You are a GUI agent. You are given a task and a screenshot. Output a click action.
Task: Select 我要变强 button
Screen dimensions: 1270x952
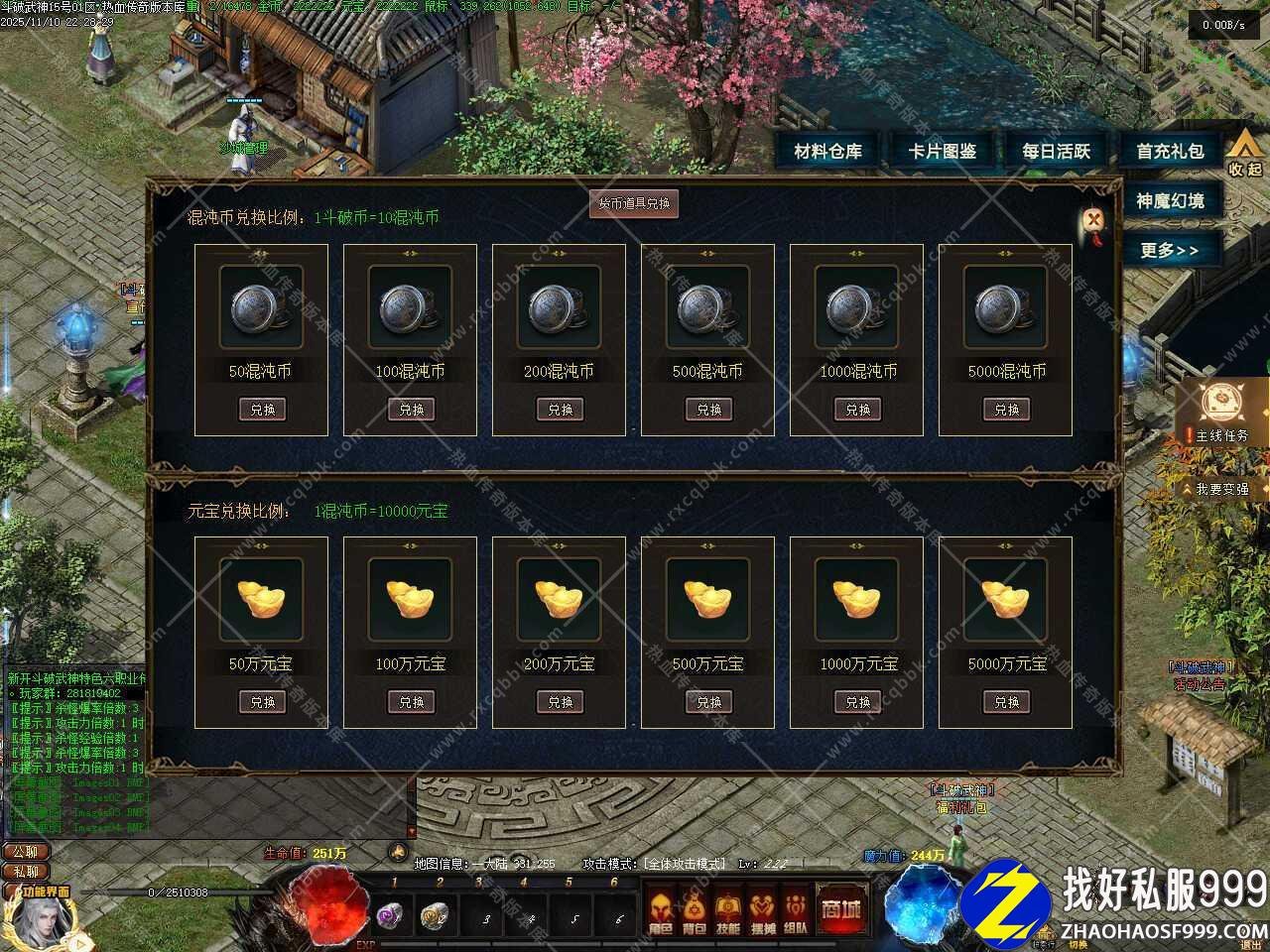point(1221,489)
